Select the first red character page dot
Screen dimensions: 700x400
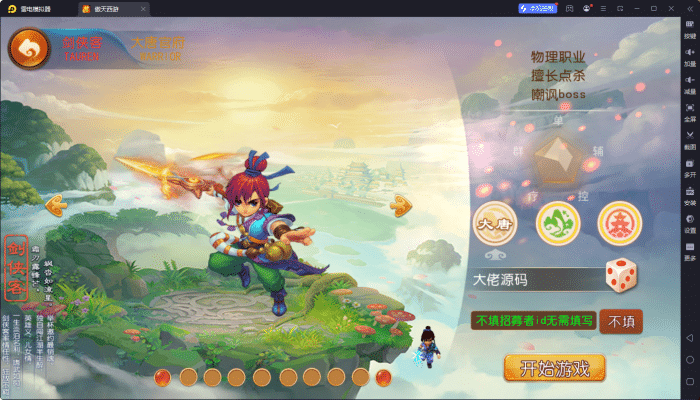click(163, 377)
